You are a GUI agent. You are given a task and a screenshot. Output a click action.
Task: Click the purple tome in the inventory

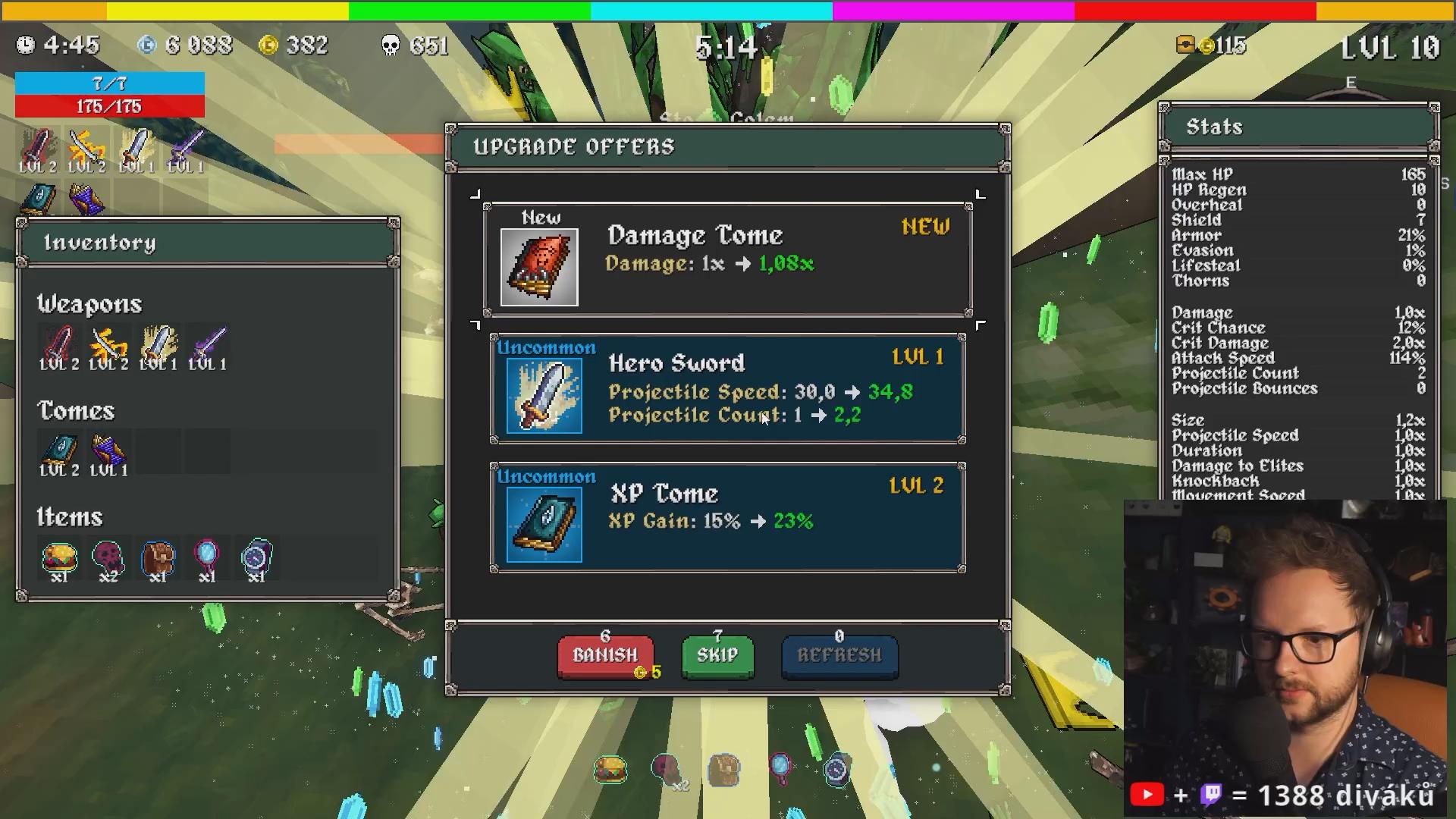click(108, 452)
